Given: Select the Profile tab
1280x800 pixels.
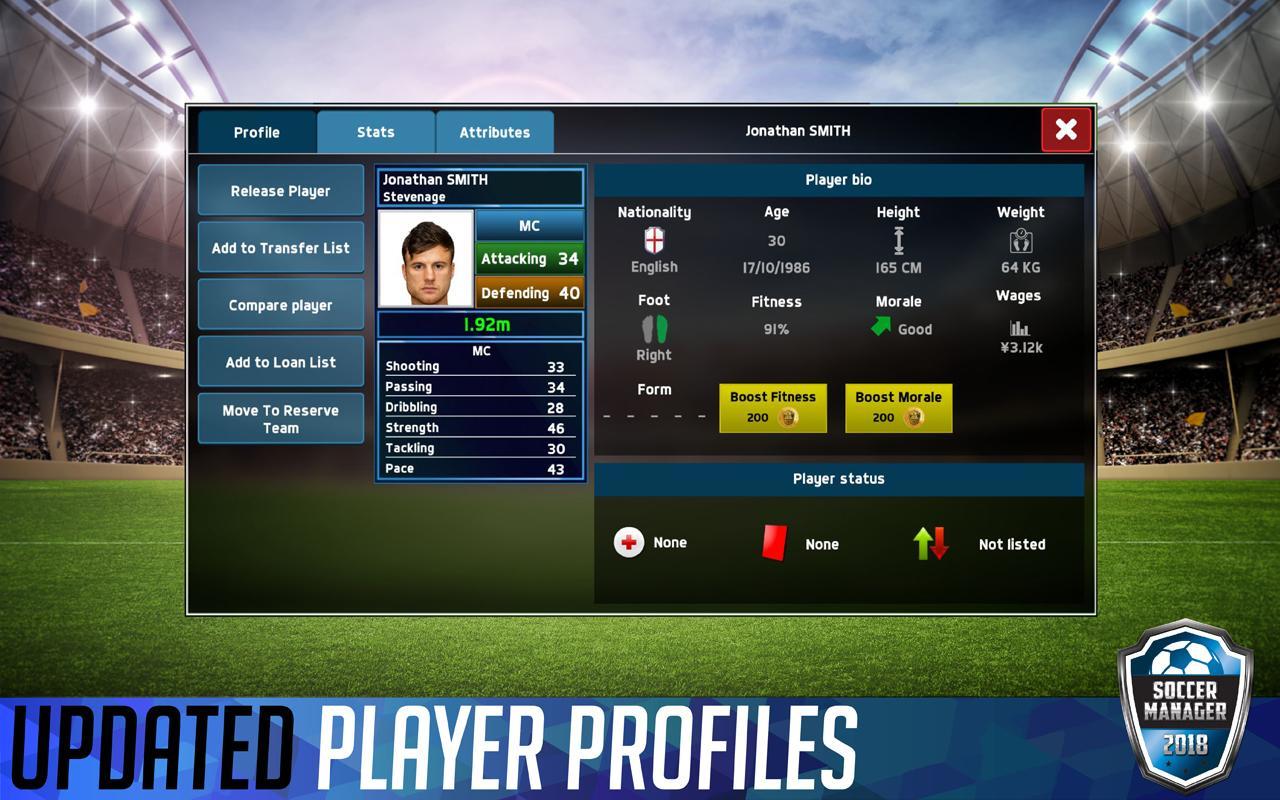Looking at the screenshot, I should [x=255, y=131].
